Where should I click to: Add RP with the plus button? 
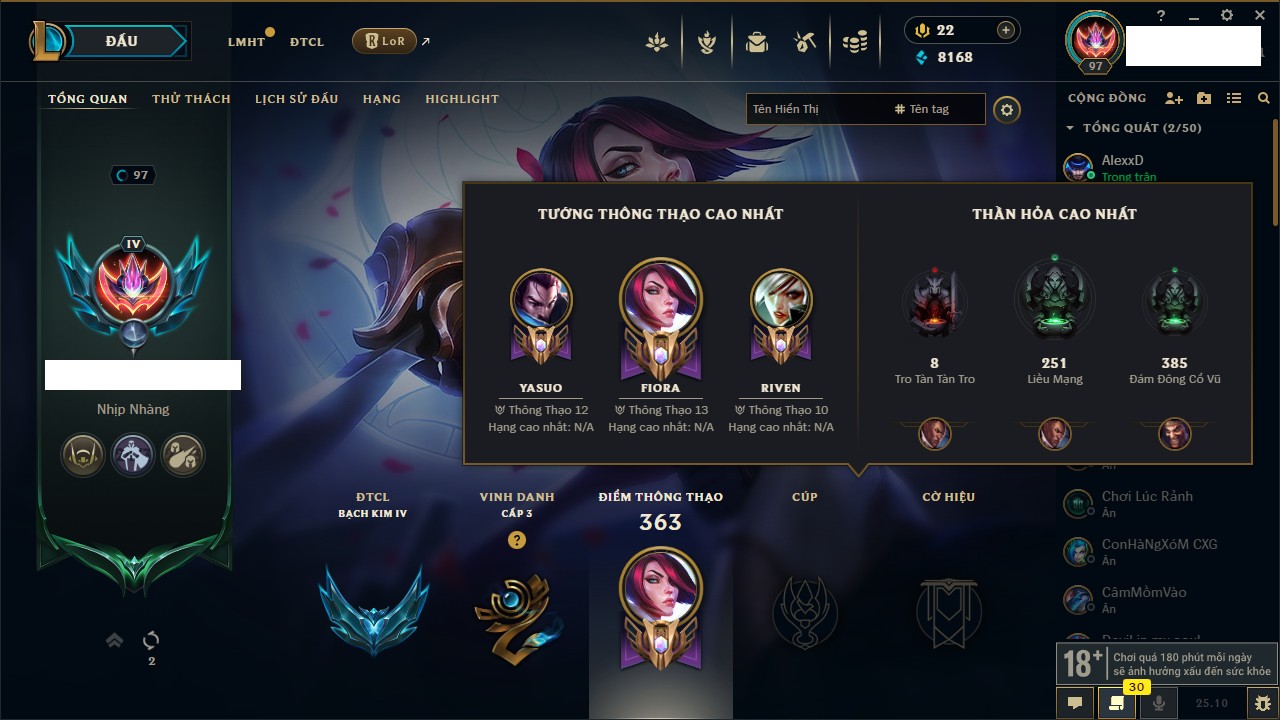pos(1005,30)
